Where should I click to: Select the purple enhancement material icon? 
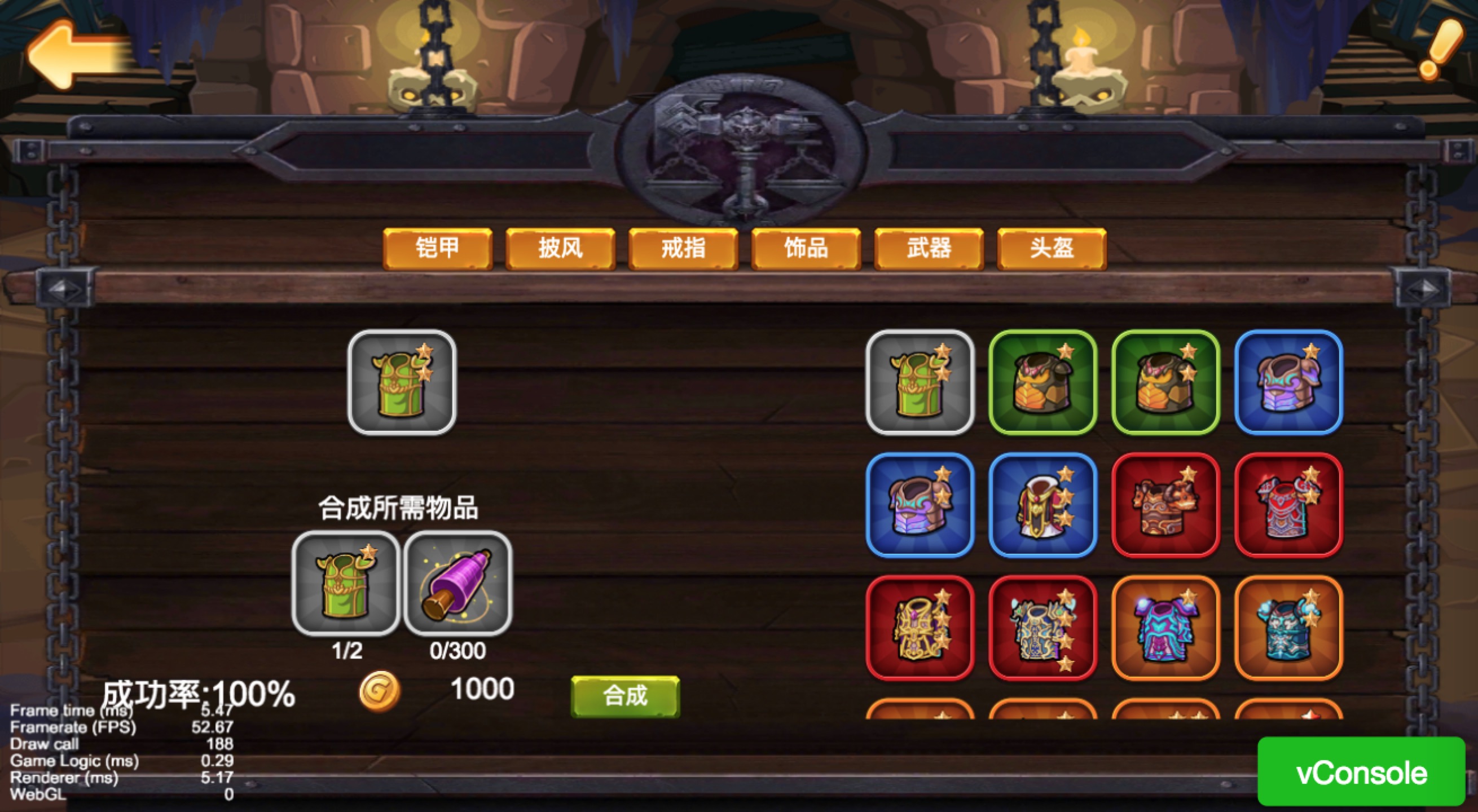(x=456, y=579)
